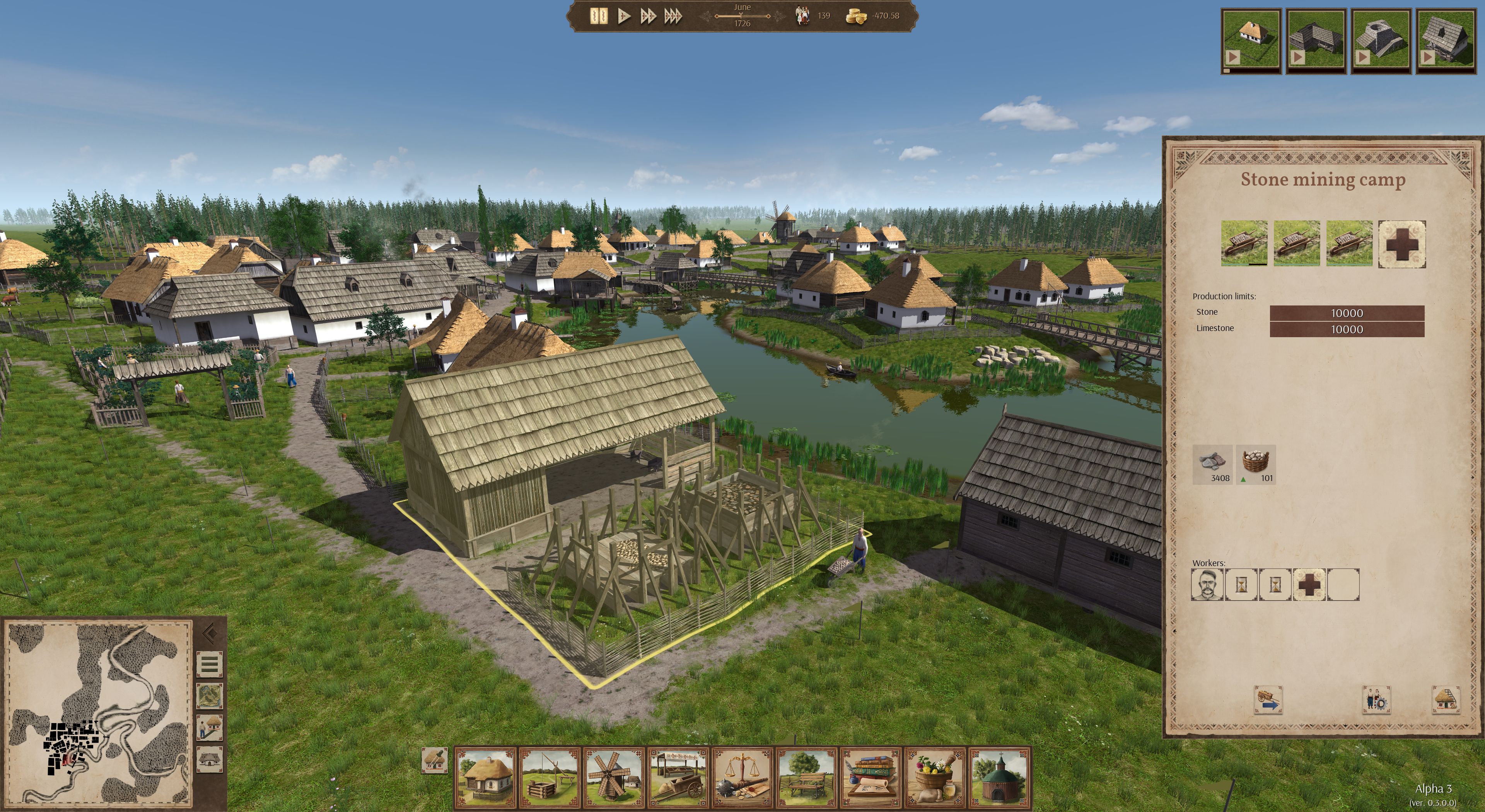
Task: Toggle normal play speed
Action: [x=625, y=17]
